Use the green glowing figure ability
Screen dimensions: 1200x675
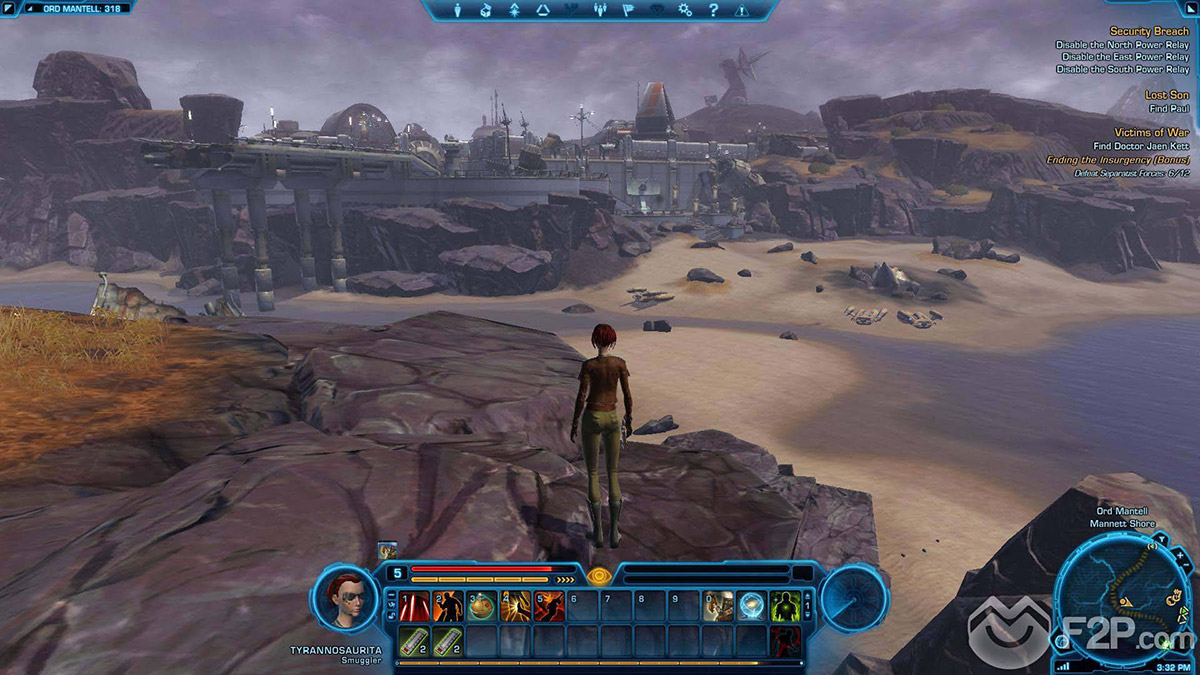[x=784, y=606]
